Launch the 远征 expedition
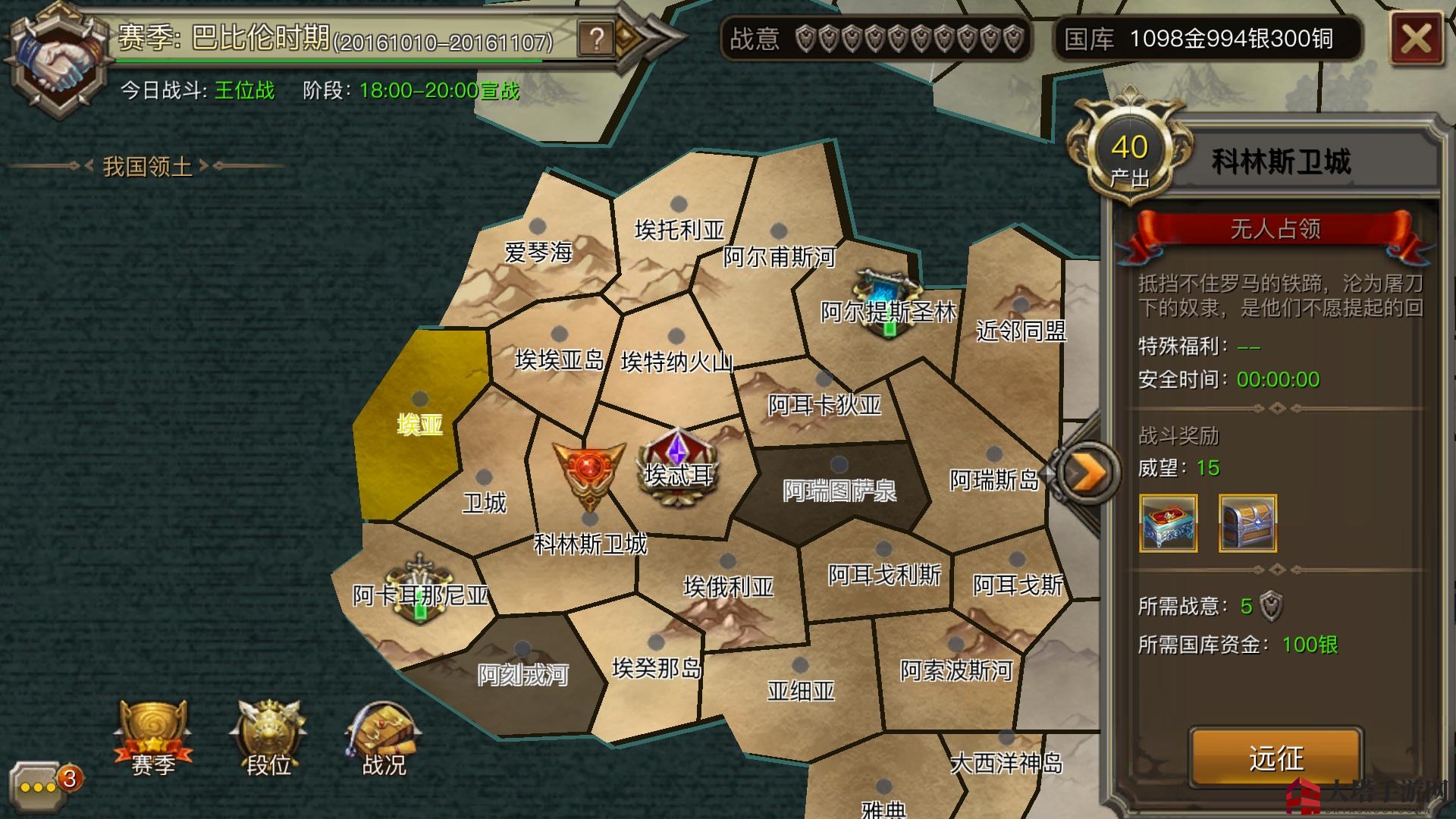This screenshot has height=819, width=1456. tap(1276, 757)
